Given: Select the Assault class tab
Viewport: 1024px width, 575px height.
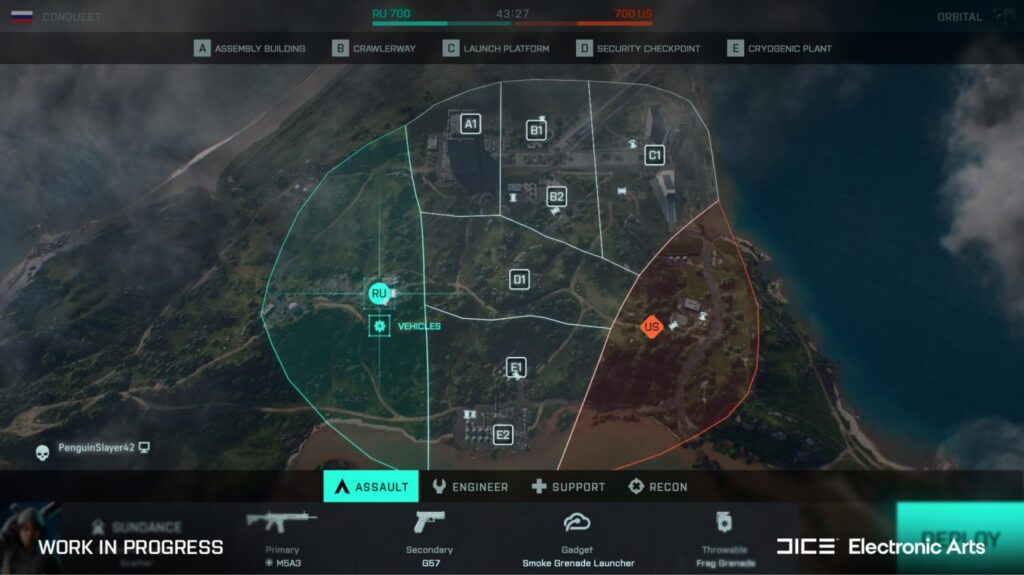Looking at the screenshot, I should coord(371,487).
